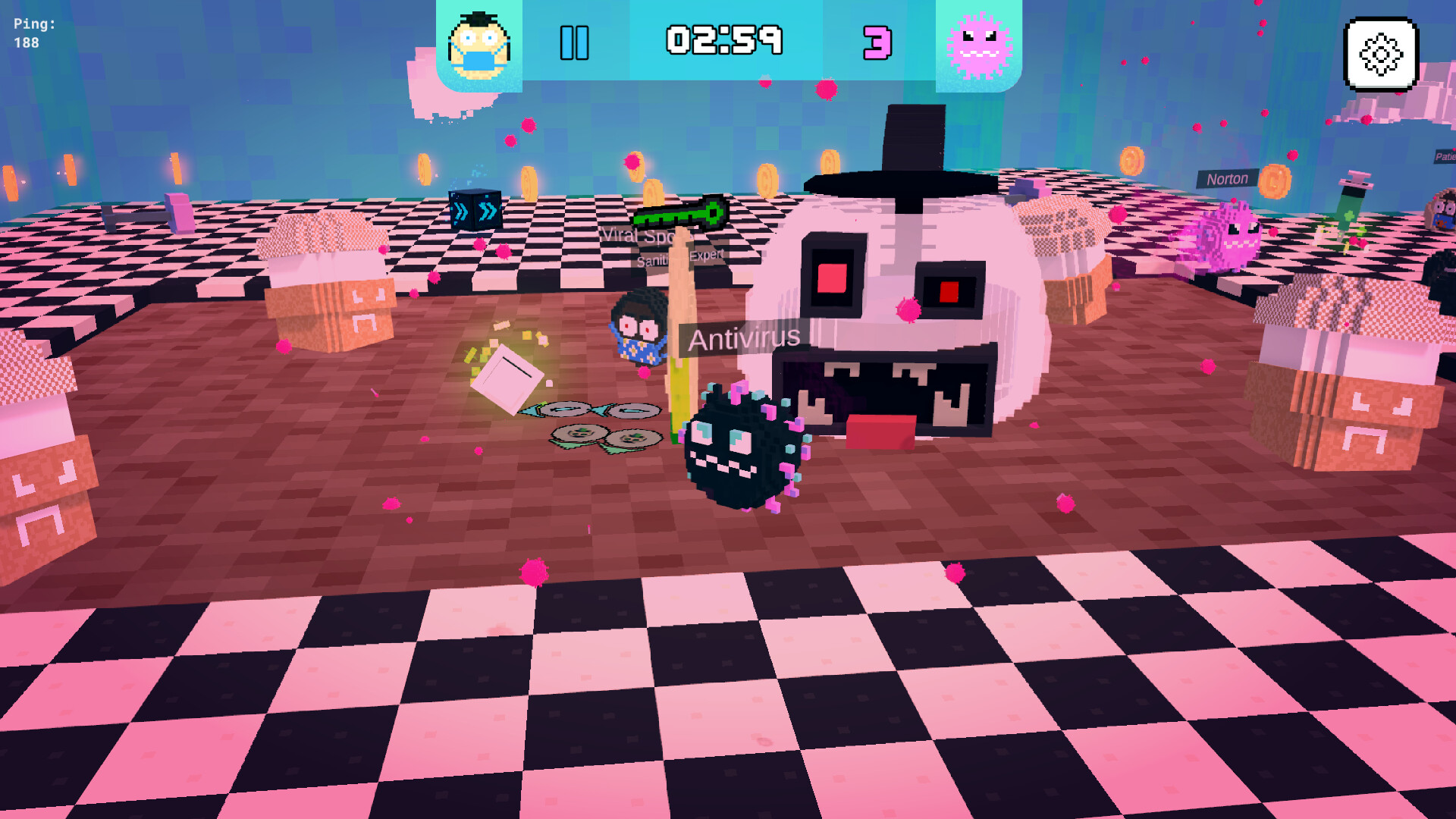Click the Antivirus name label
This screenshot has width=1456, height=819.
point(743,340)
